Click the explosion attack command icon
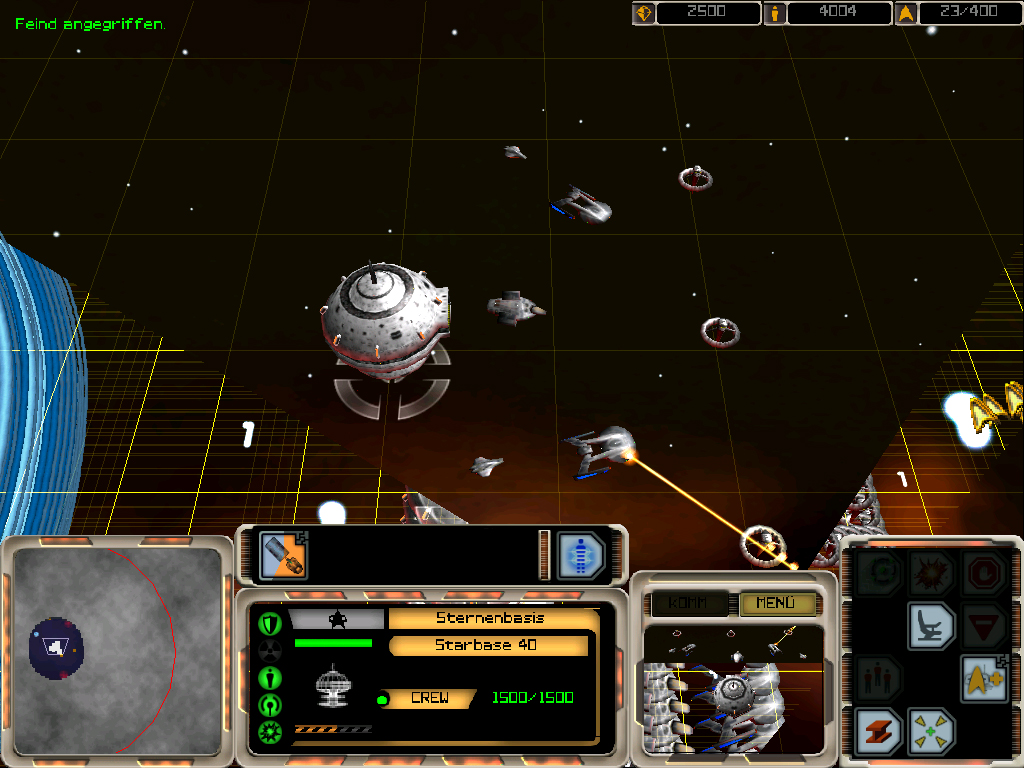This screenshot has height=768, width=1024. pyautogui.click(x=932, y=574)
